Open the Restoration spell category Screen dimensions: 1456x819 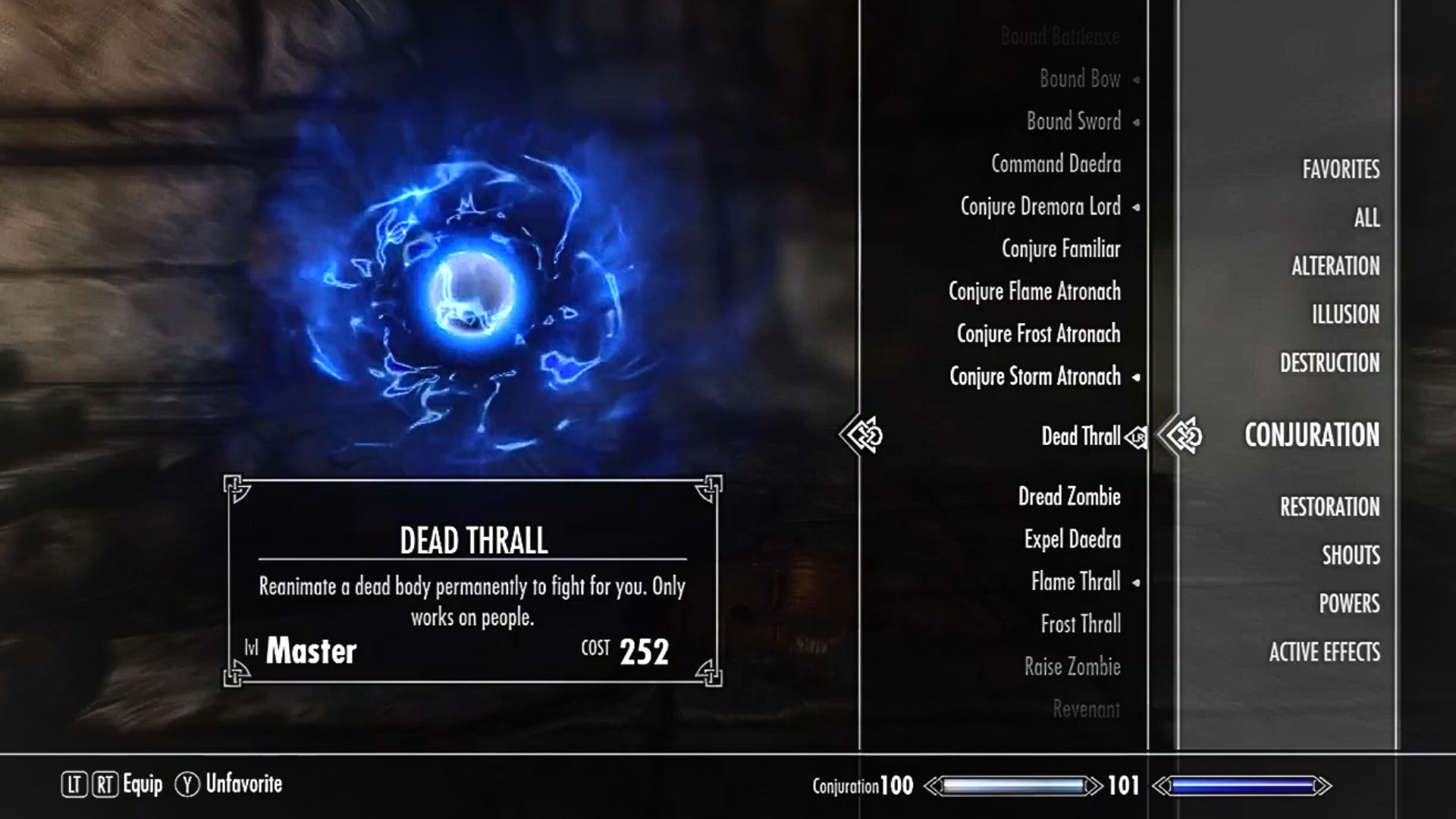[x=1329, y=507]
